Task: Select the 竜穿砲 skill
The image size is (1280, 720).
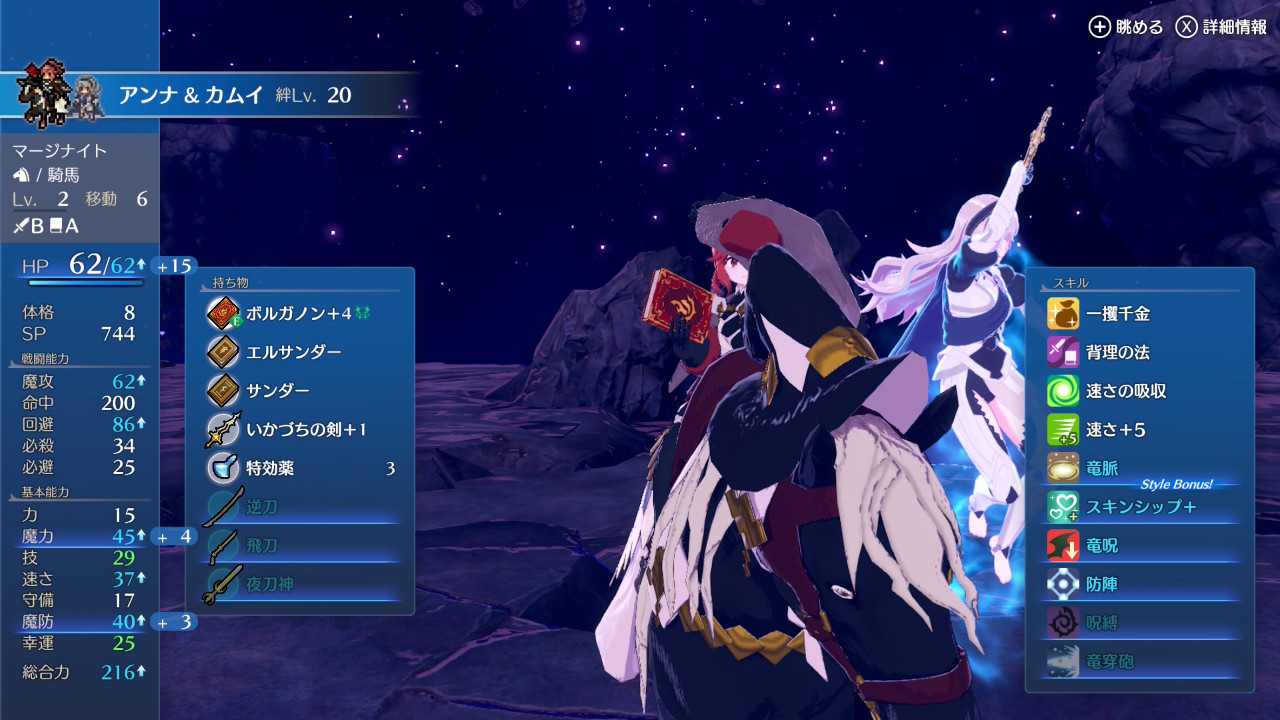Action: pyautogui.click(x=1110, y=661)
